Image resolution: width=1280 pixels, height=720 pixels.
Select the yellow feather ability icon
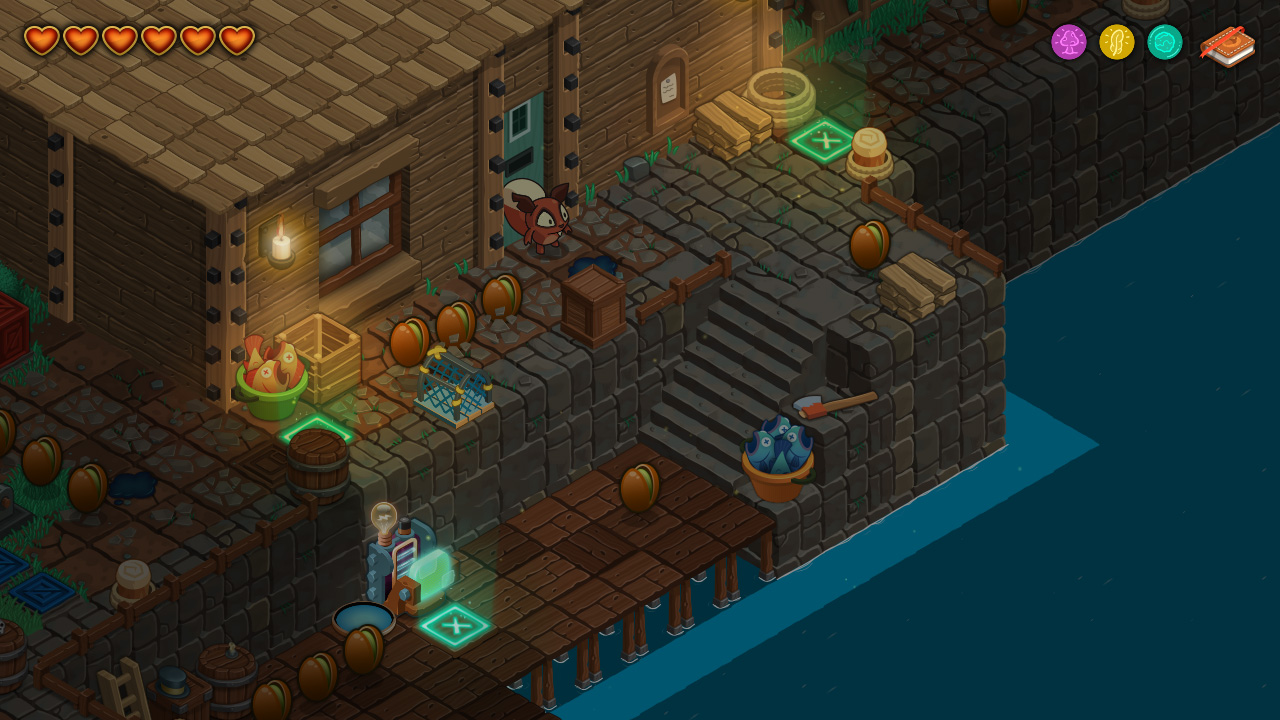(x=1117, y=43)
